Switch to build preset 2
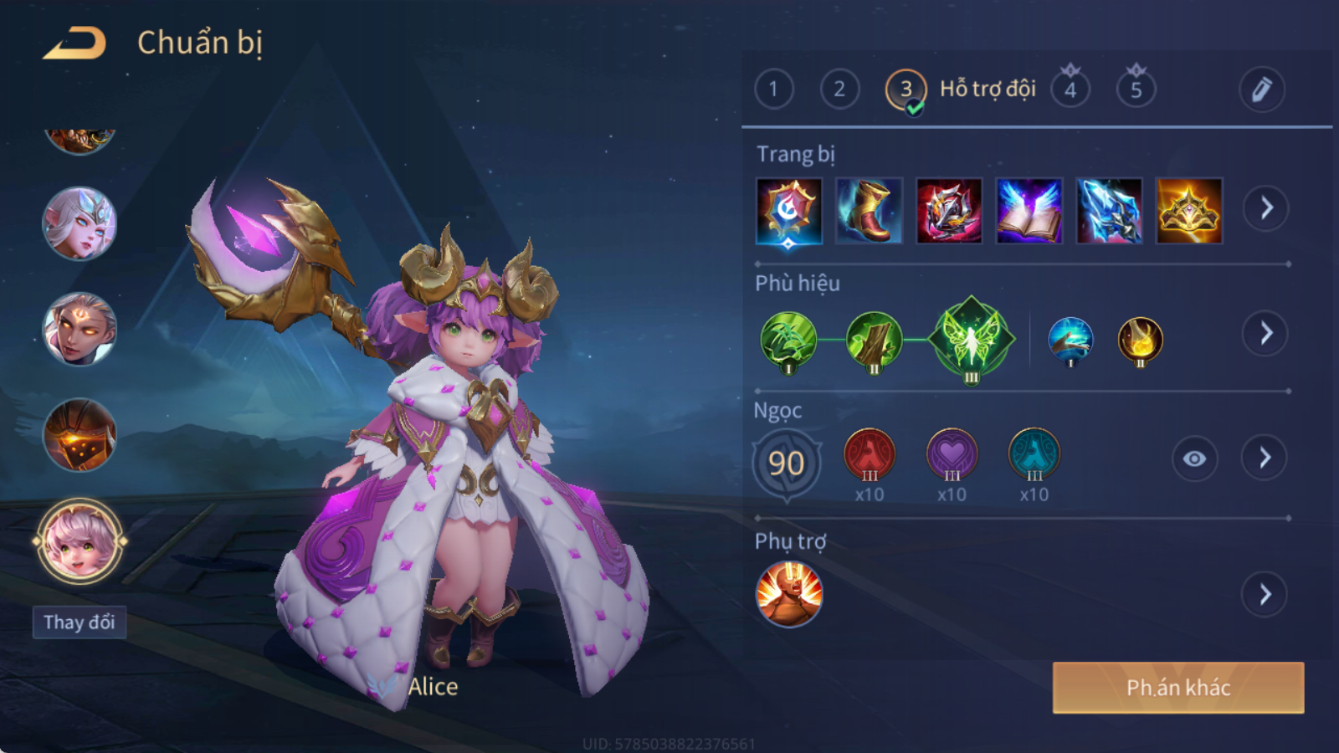Viewport: 1339px width, 753px height. click(x=840, y=90)
